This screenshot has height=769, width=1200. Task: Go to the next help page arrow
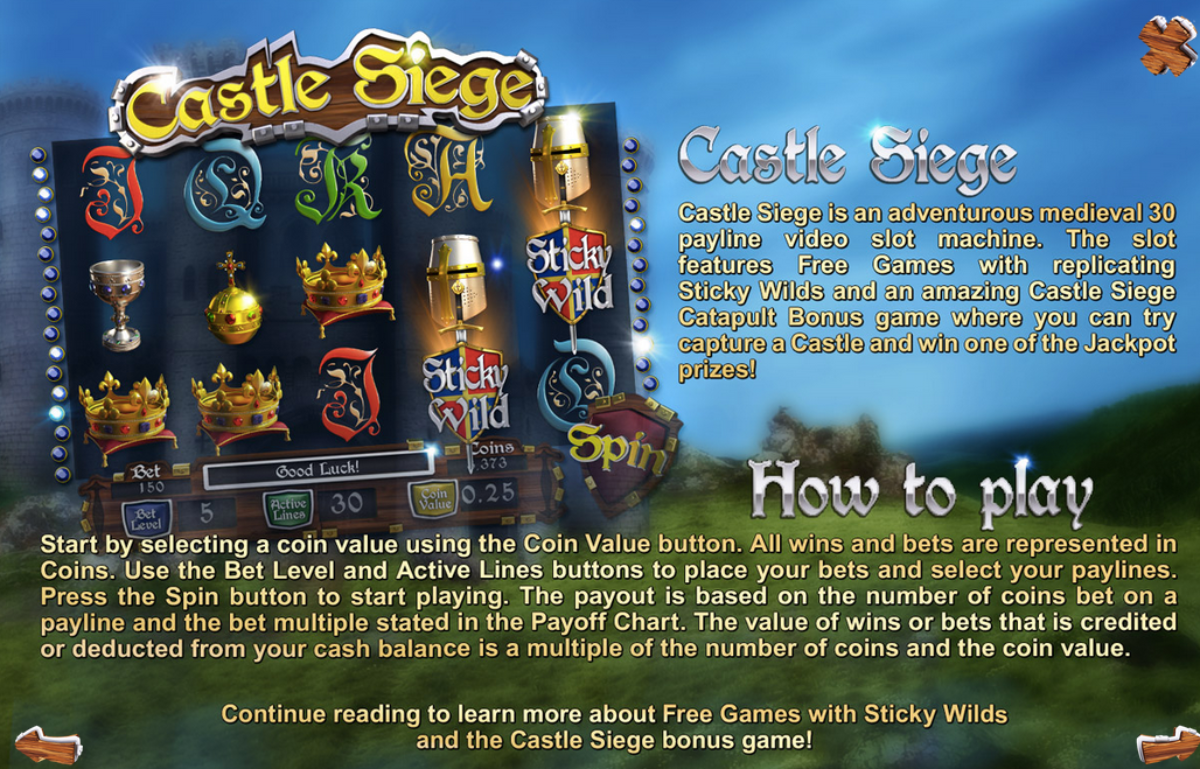tap(1166, 746)
